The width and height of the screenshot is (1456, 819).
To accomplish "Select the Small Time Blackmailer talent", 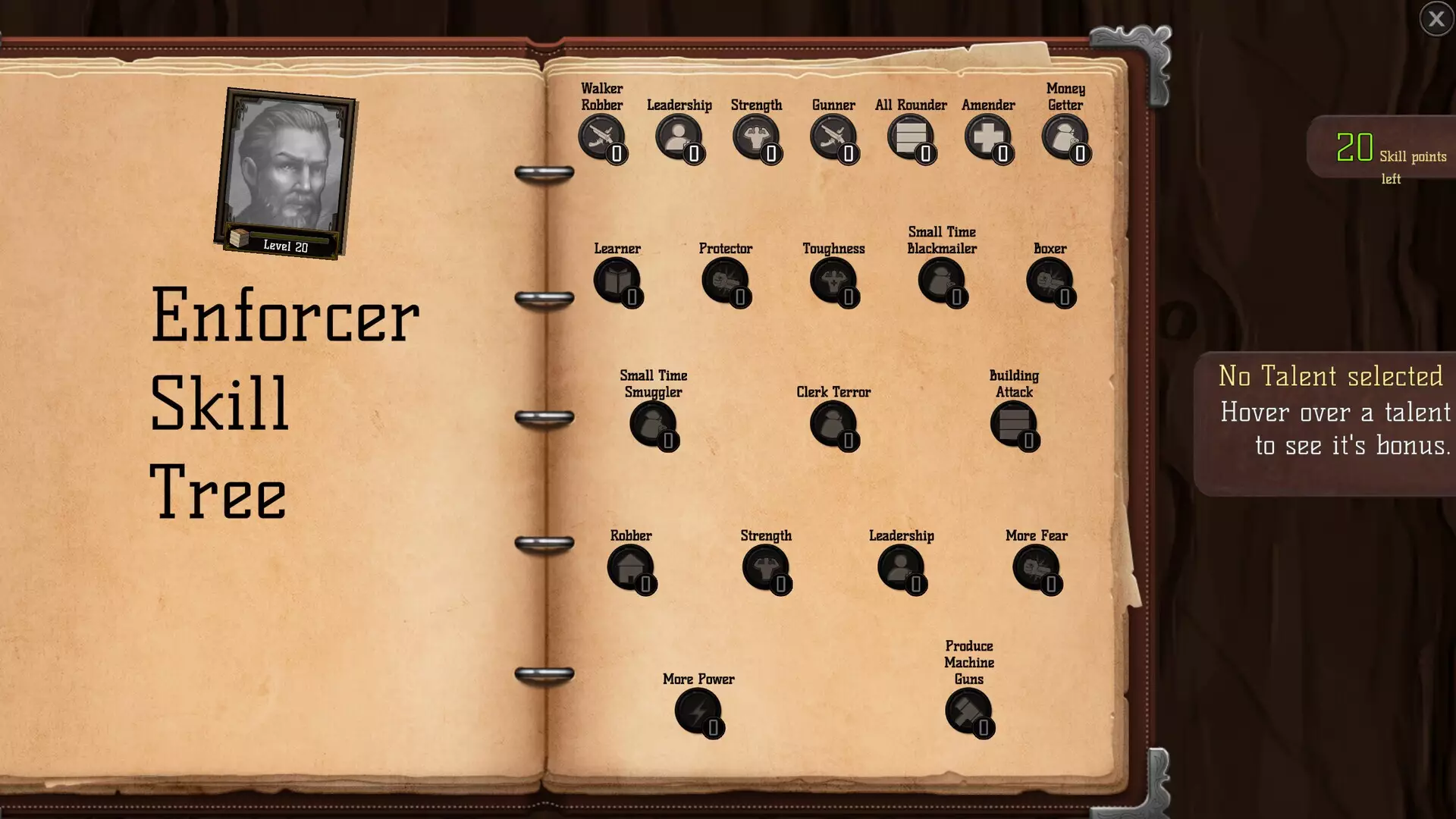I will 942,281.
